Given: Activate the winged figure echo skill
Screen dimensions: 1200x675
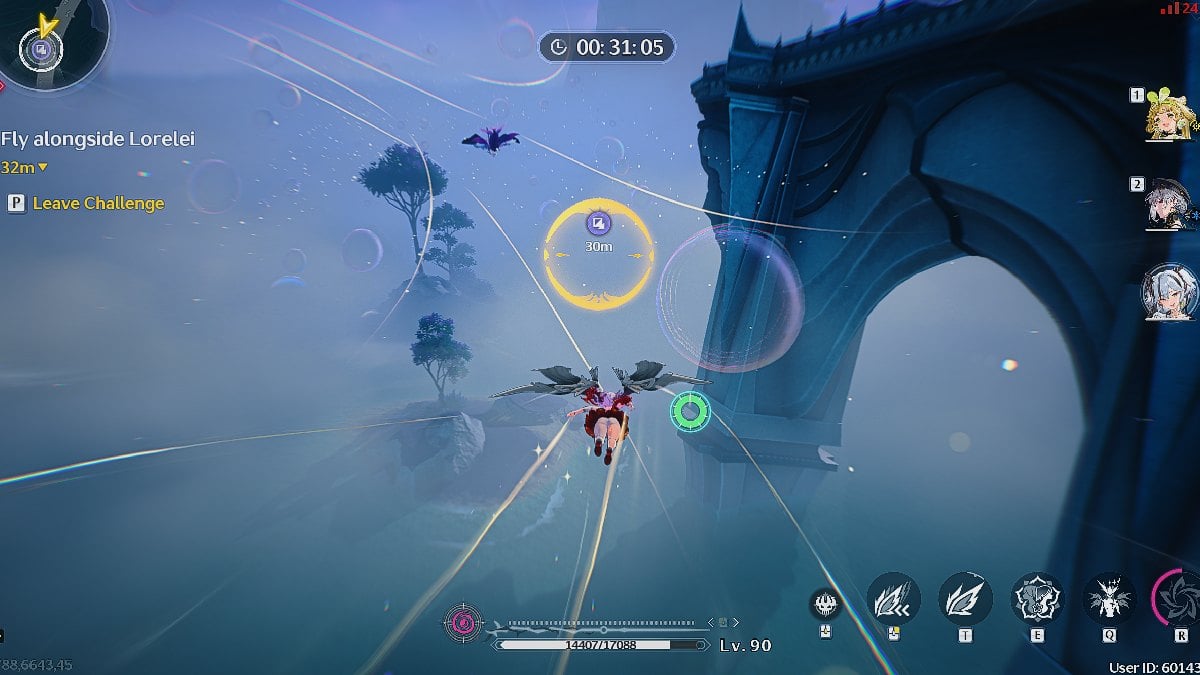Looking at the screenshot, I should (x=1109, y=600).
